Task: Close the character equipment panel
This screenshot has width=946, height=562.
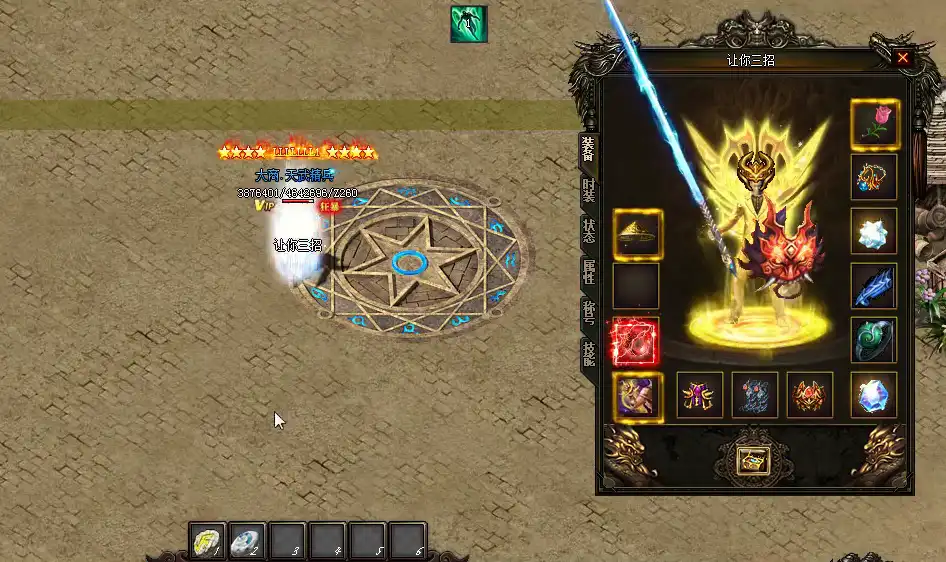Action: click(903, 58)
